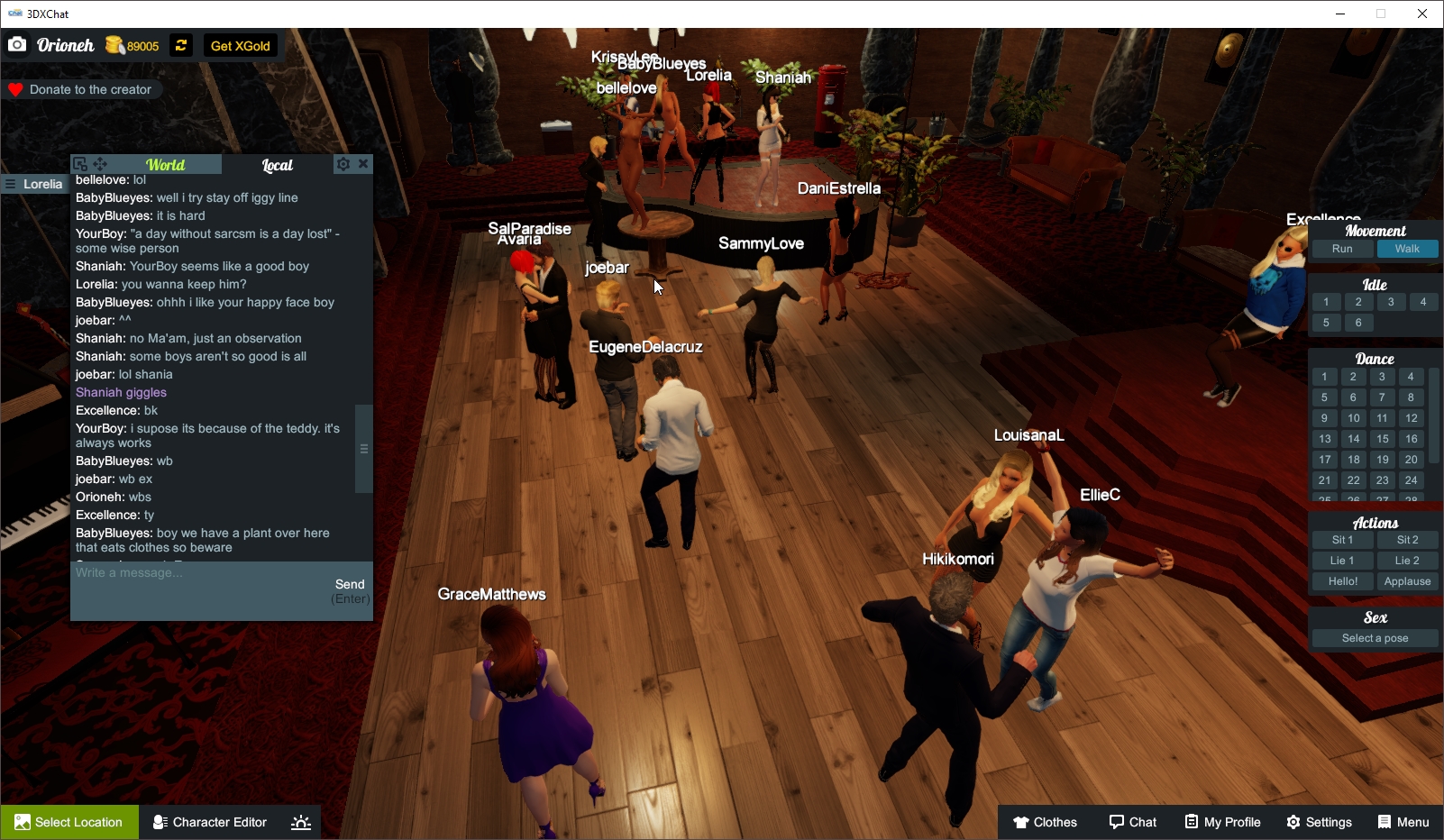Activate Idle pose 5
The image size is (1444, 840).
[x=1326, y=322]
